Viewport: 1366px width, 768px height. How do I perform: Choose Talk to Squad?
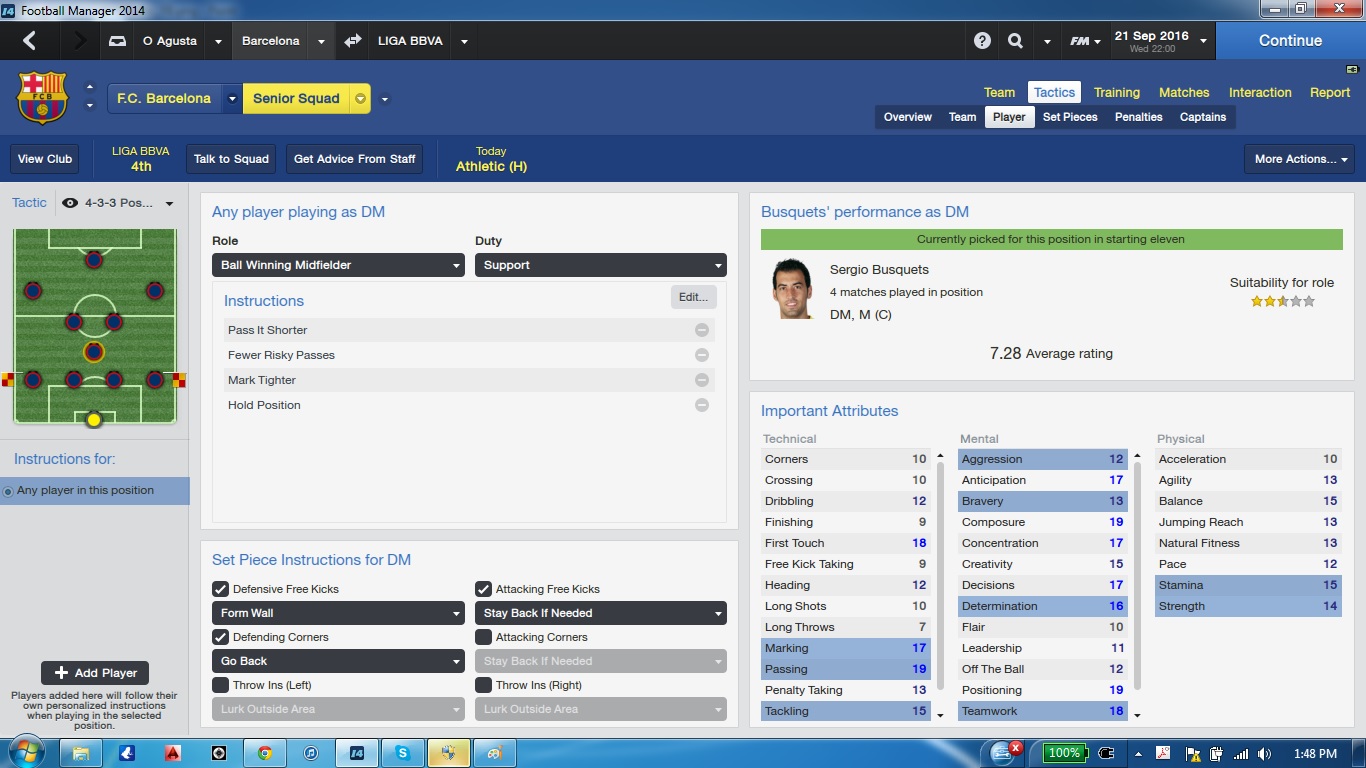pyautogui.click(x=231, y=159)
